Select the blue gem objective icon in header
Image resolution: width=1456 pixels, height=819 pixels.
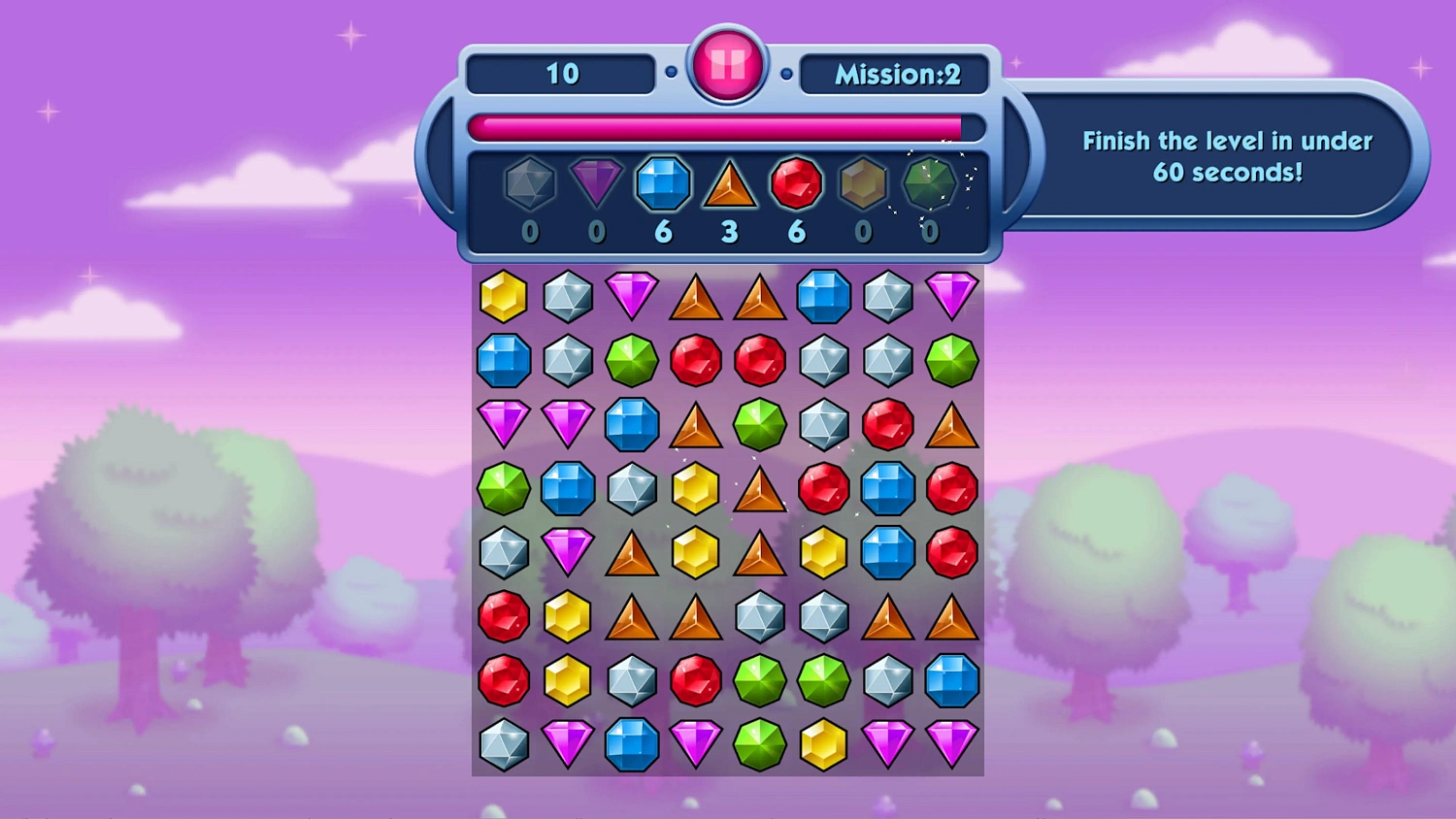664,182
